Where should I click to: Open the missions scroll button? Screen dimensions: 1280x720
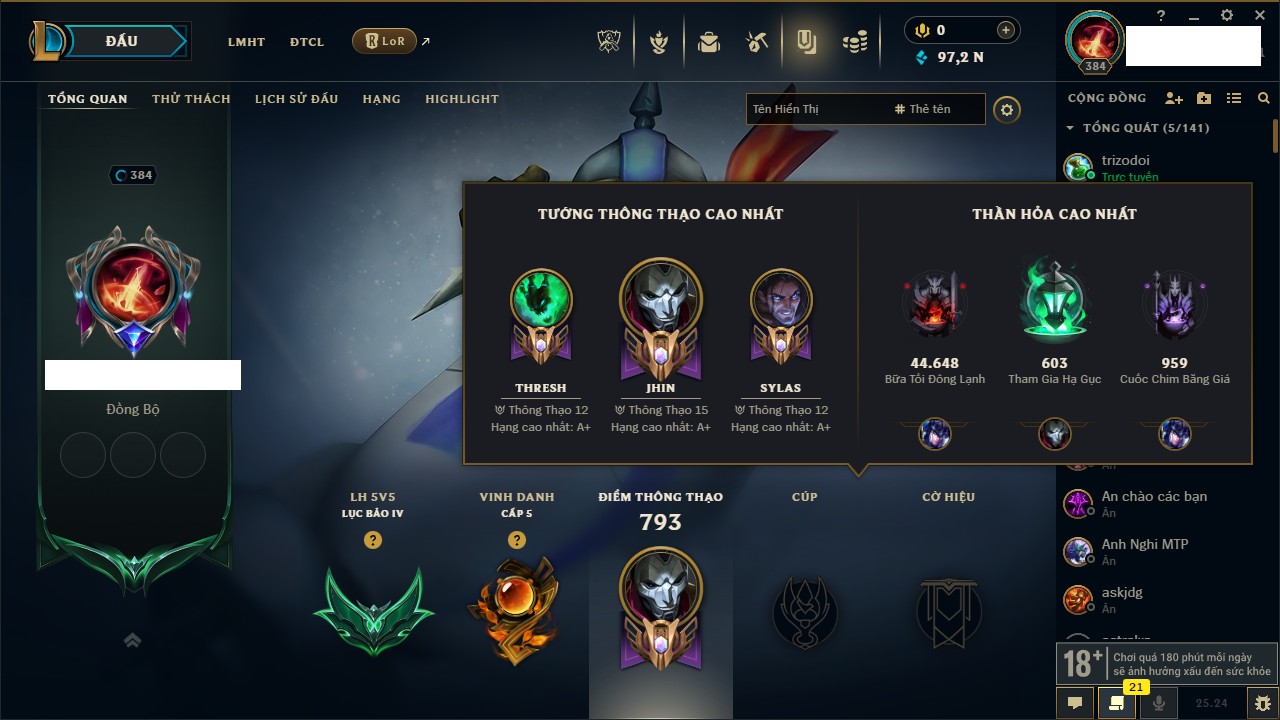[1117, 703]
